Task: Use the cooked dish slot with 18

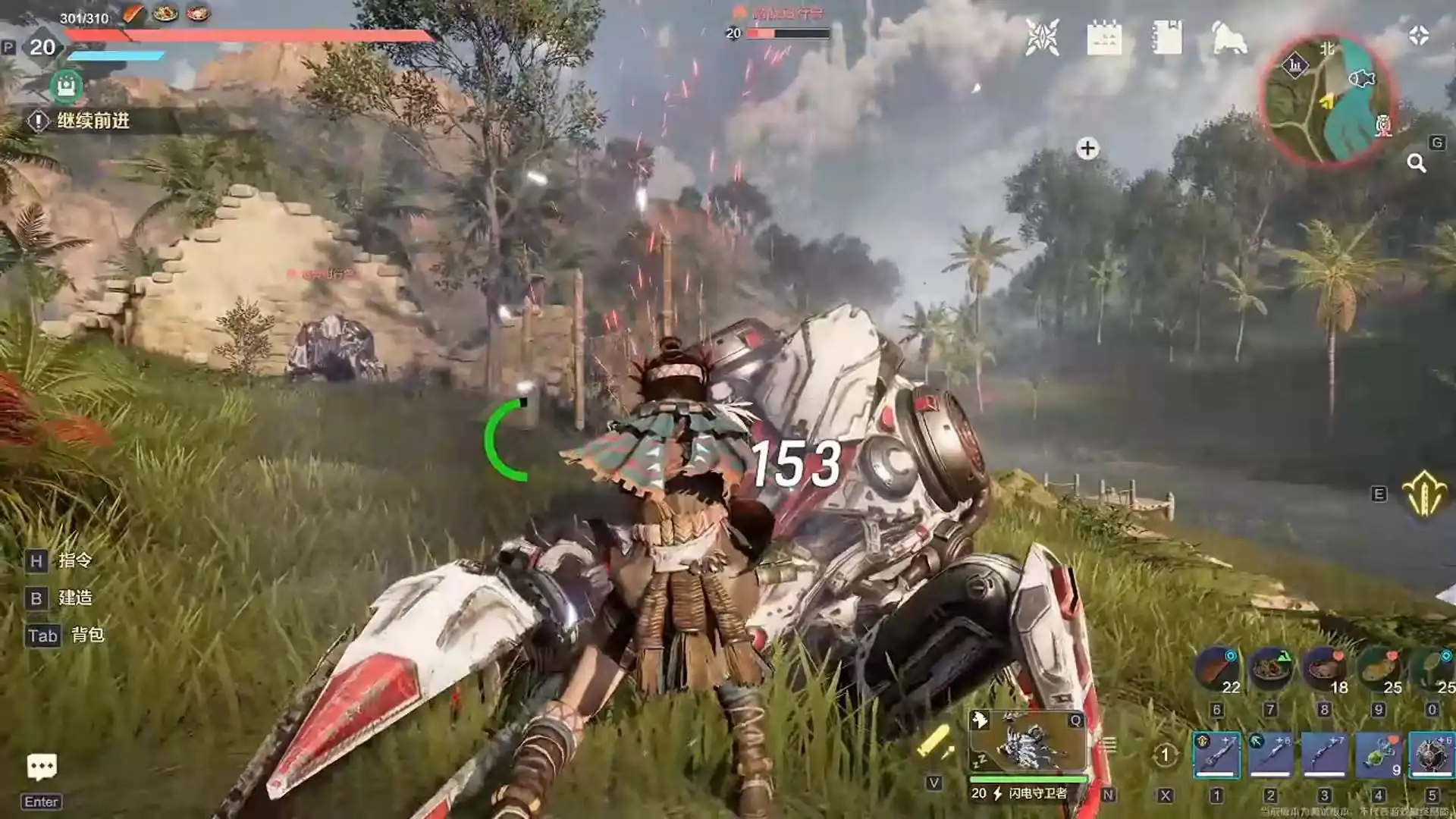Action: coord(1324,669)
